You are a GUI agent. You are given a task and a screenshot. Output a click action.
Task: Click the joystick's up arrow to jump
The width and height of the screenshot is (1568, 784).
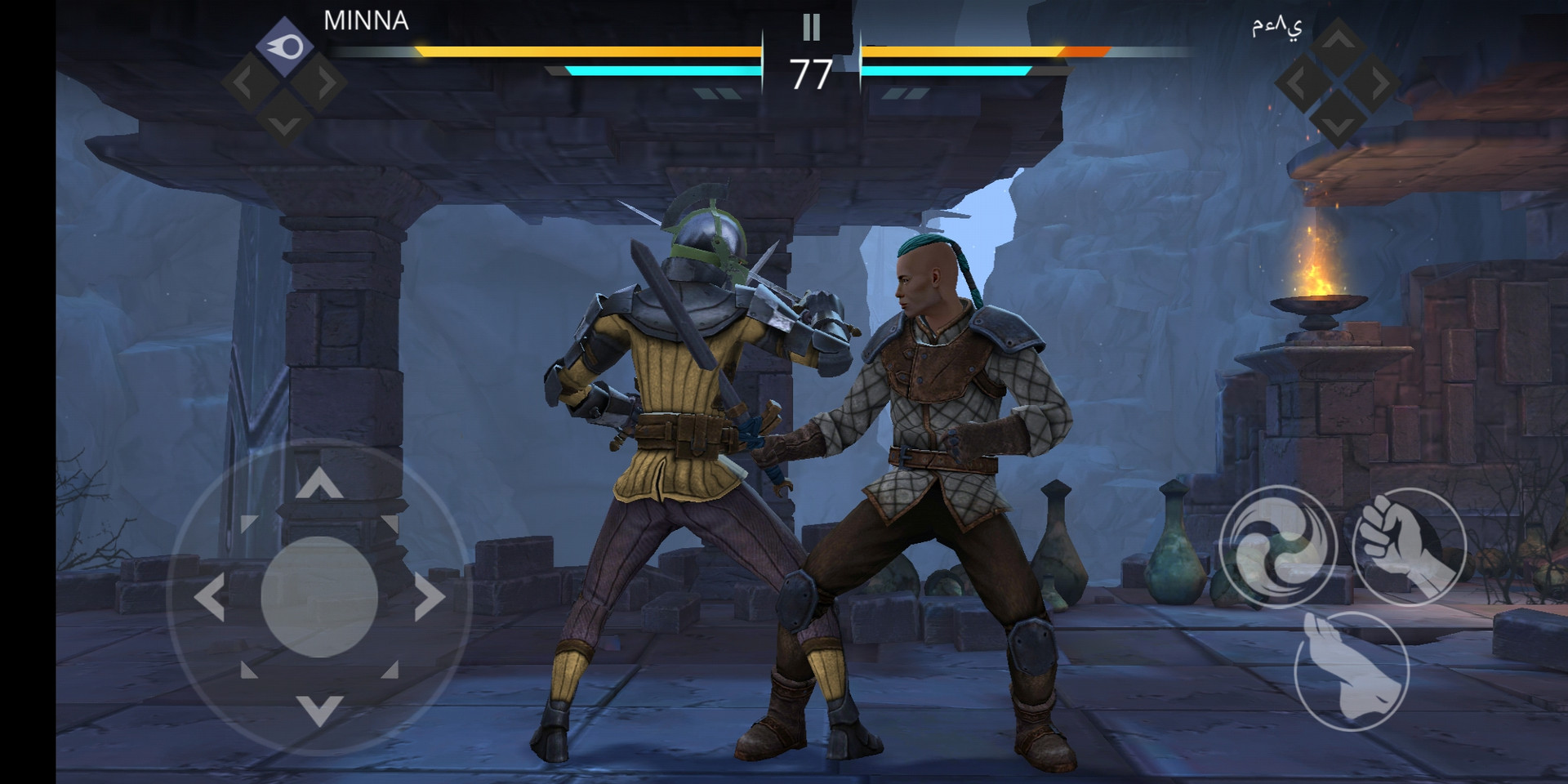coord(319,483)
